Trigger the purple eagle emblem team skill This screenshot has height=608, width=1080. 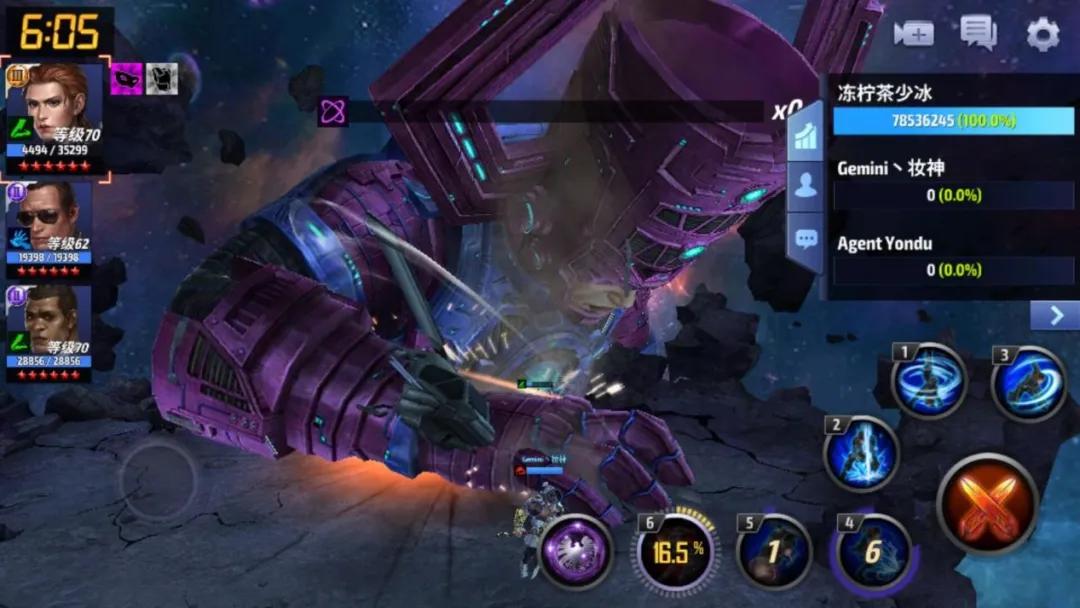(x=576, y=550)
